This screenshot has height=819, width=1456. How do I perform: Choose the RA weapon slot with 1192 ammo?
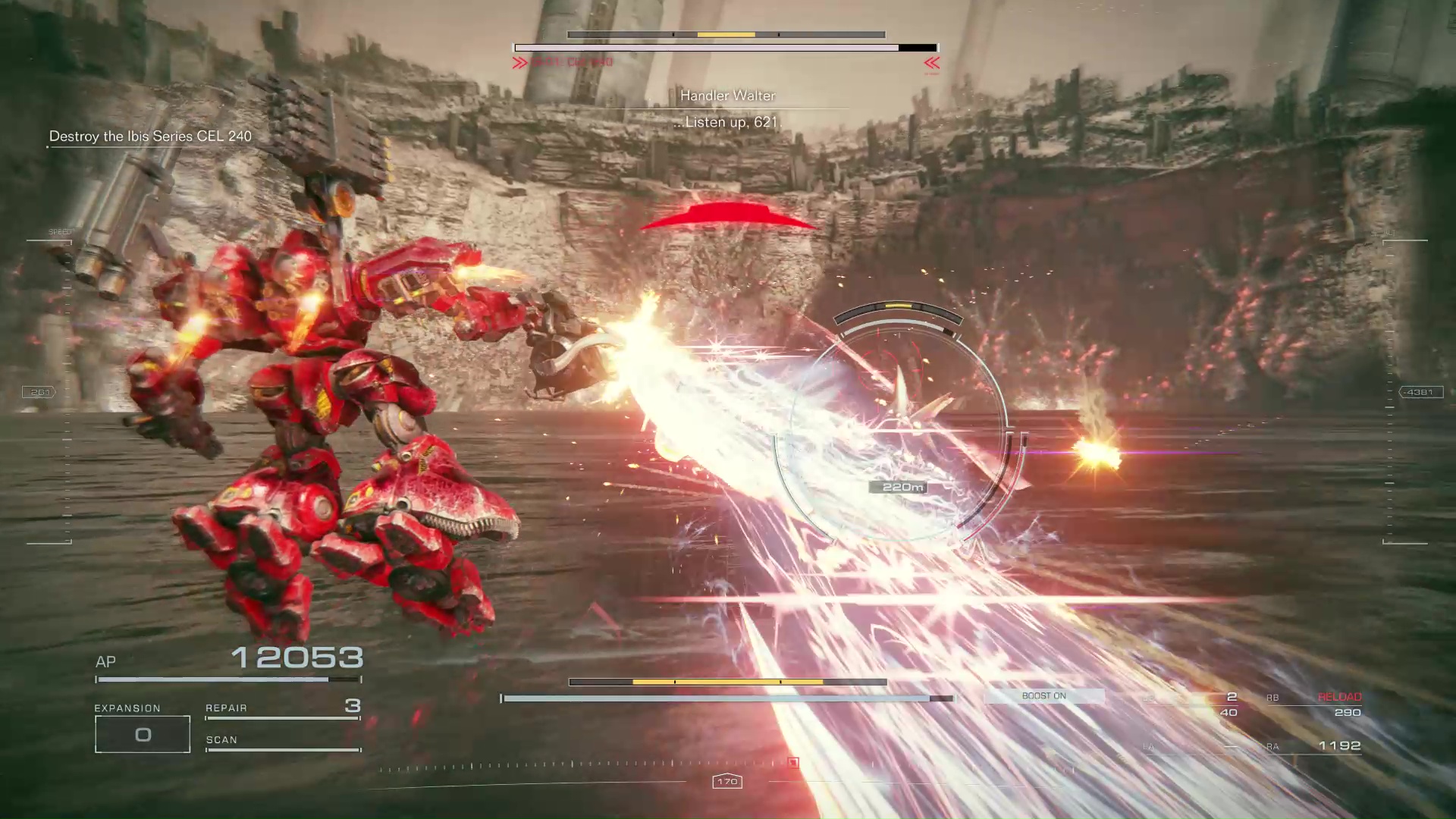pyautogui.click(x=1314, y=746)
